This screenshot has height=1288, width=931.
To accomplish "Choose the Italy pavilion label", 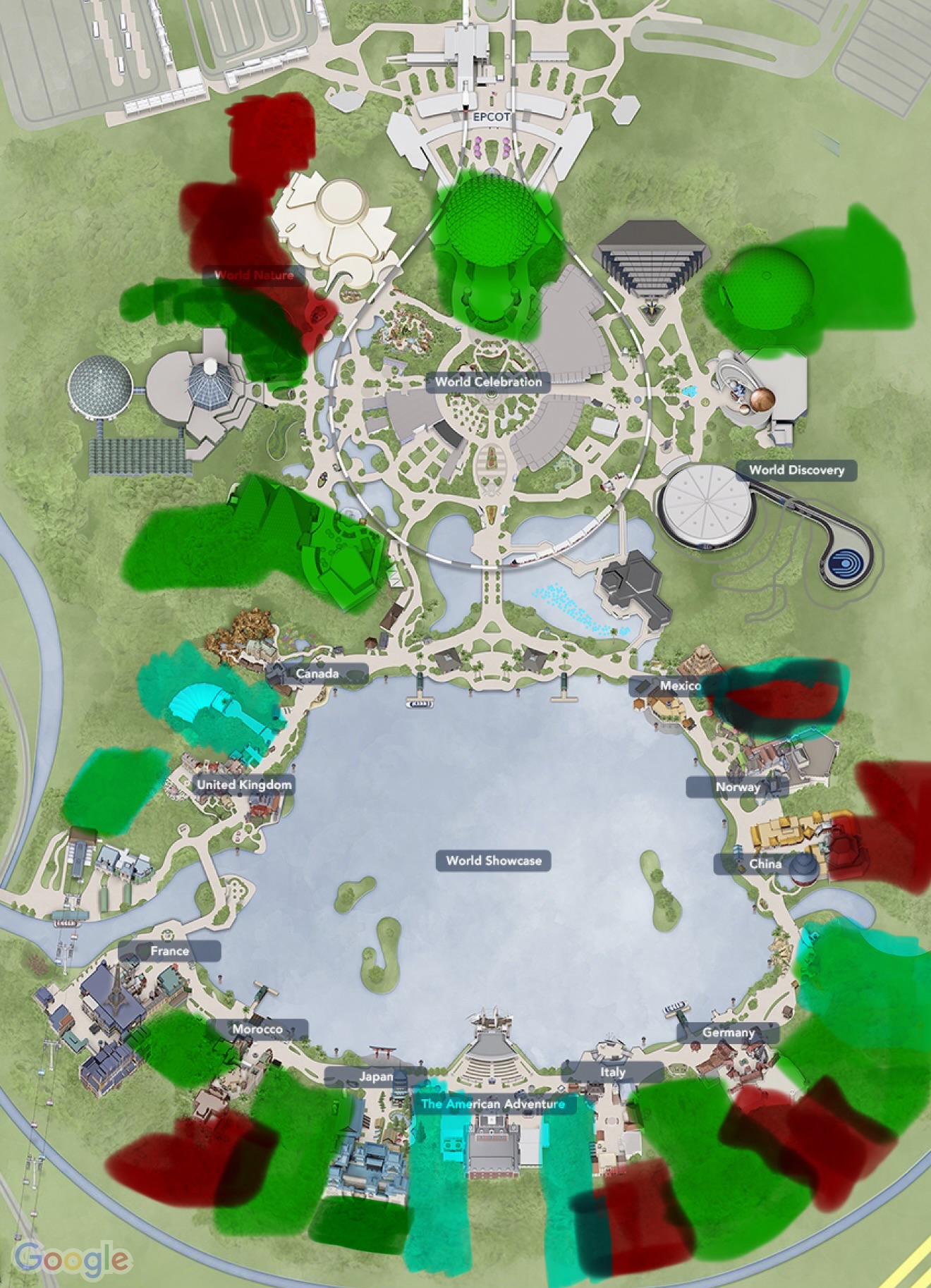I will 612,1072.
